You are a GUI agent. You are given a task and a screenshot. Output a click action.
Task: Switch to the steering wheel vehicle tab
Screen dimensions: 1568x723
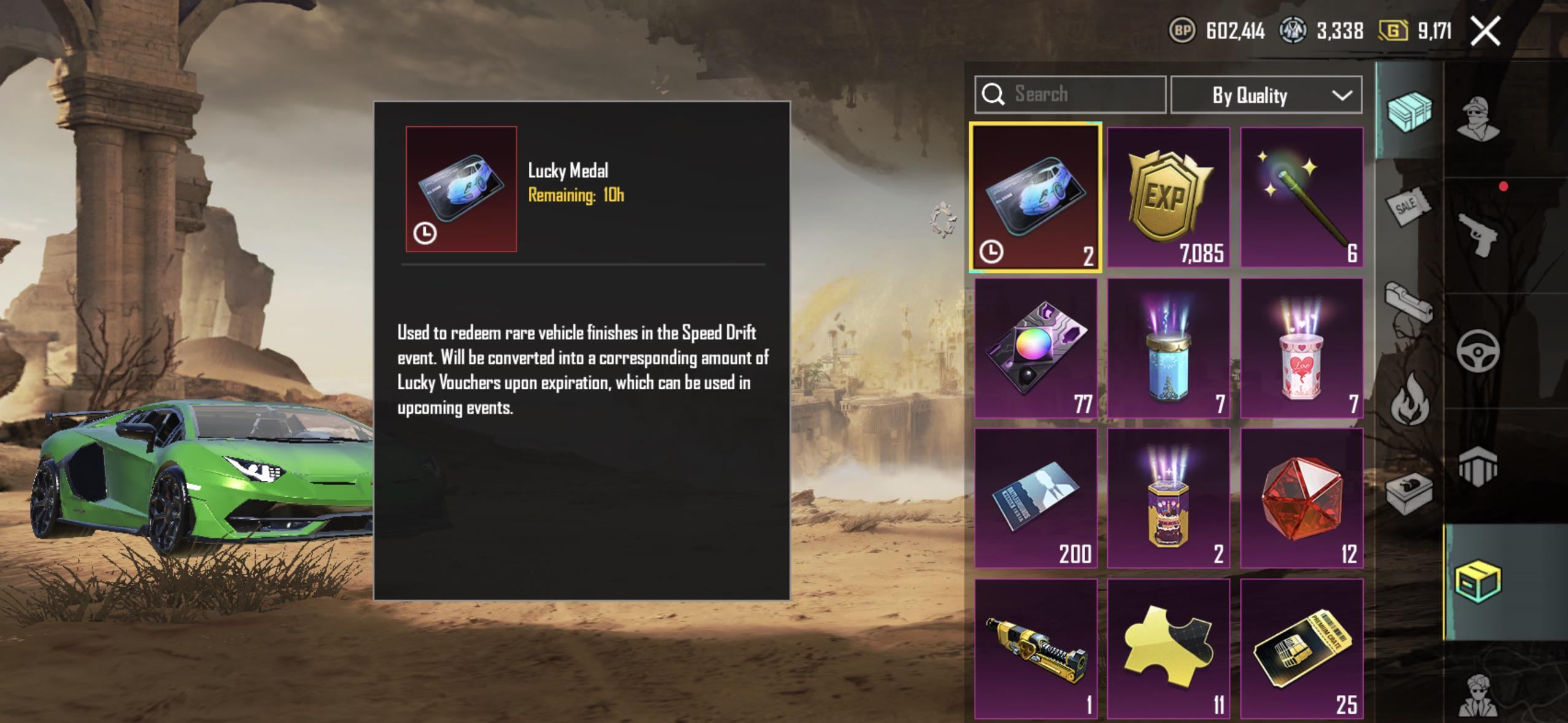1478,351
